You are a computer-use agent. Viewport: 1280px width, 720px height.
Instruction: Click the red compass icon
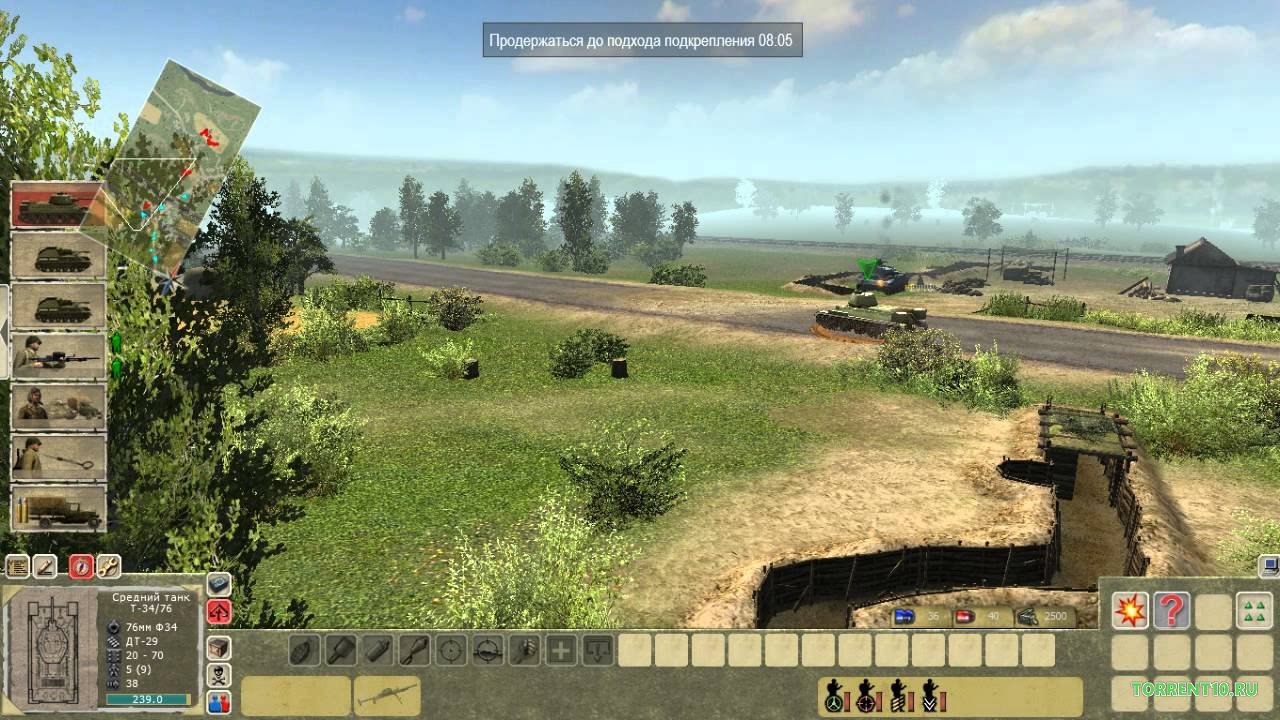(x=81, y=567)
